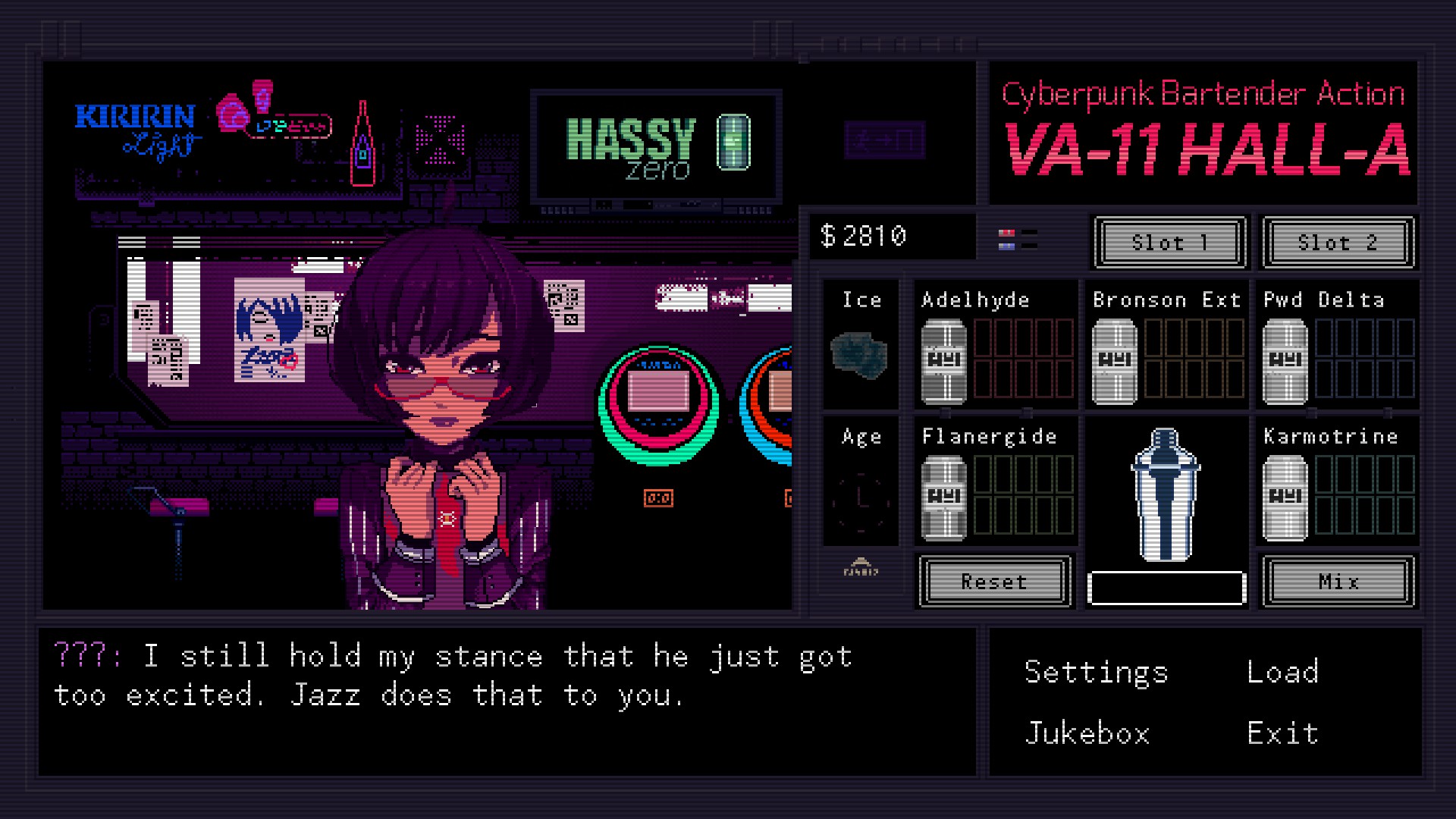Exit the game
The image size is (1456, 819).
point(1282,733)
